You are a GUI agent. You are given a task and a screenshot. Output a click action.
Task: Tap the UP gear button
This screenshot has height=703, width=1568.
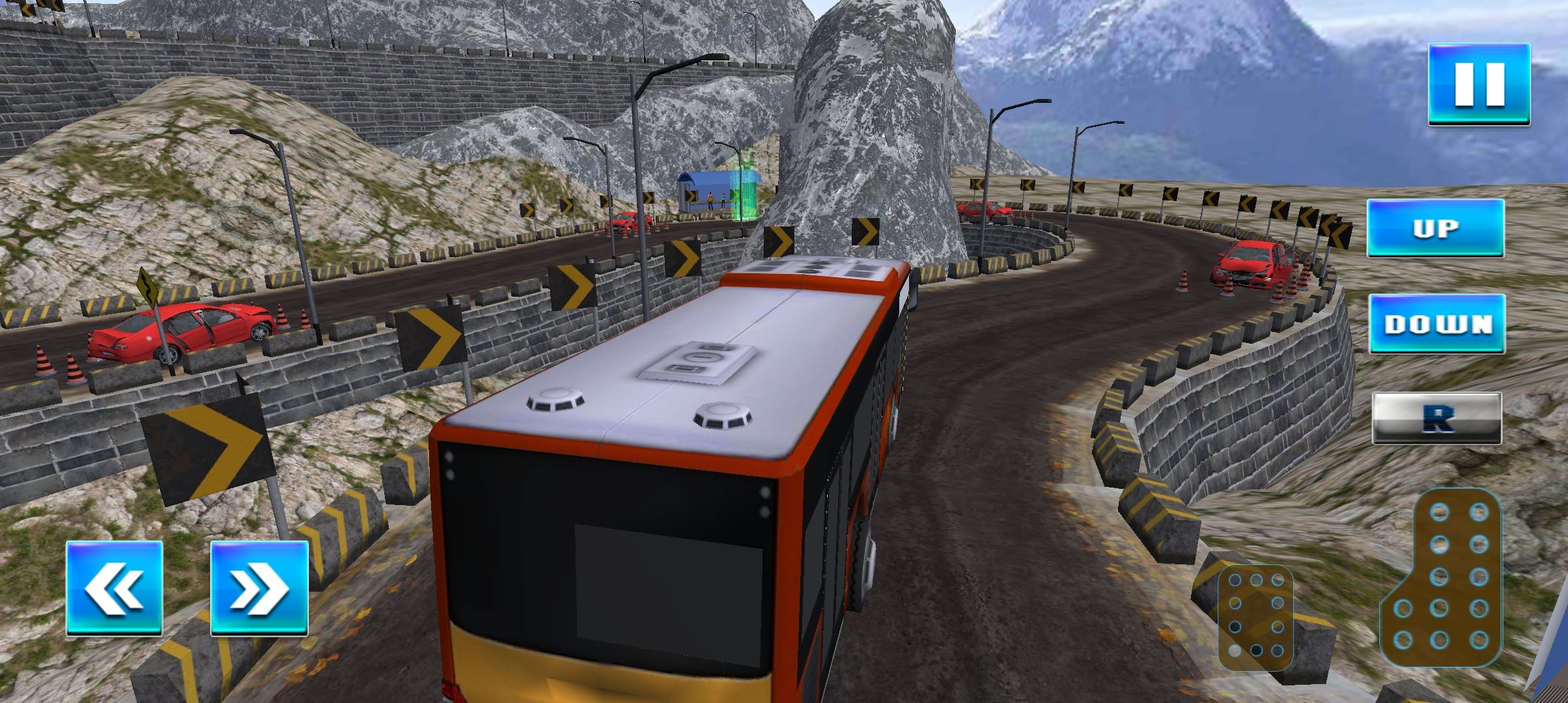(1435, 228)
